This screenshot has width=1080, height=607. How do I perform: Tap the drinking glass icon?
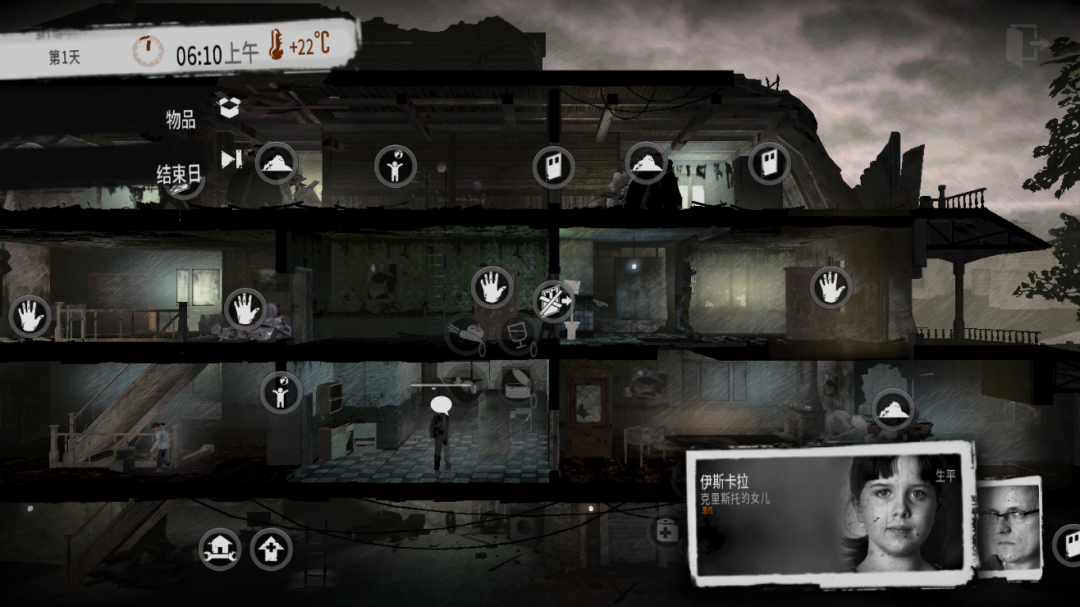point(517,333)
